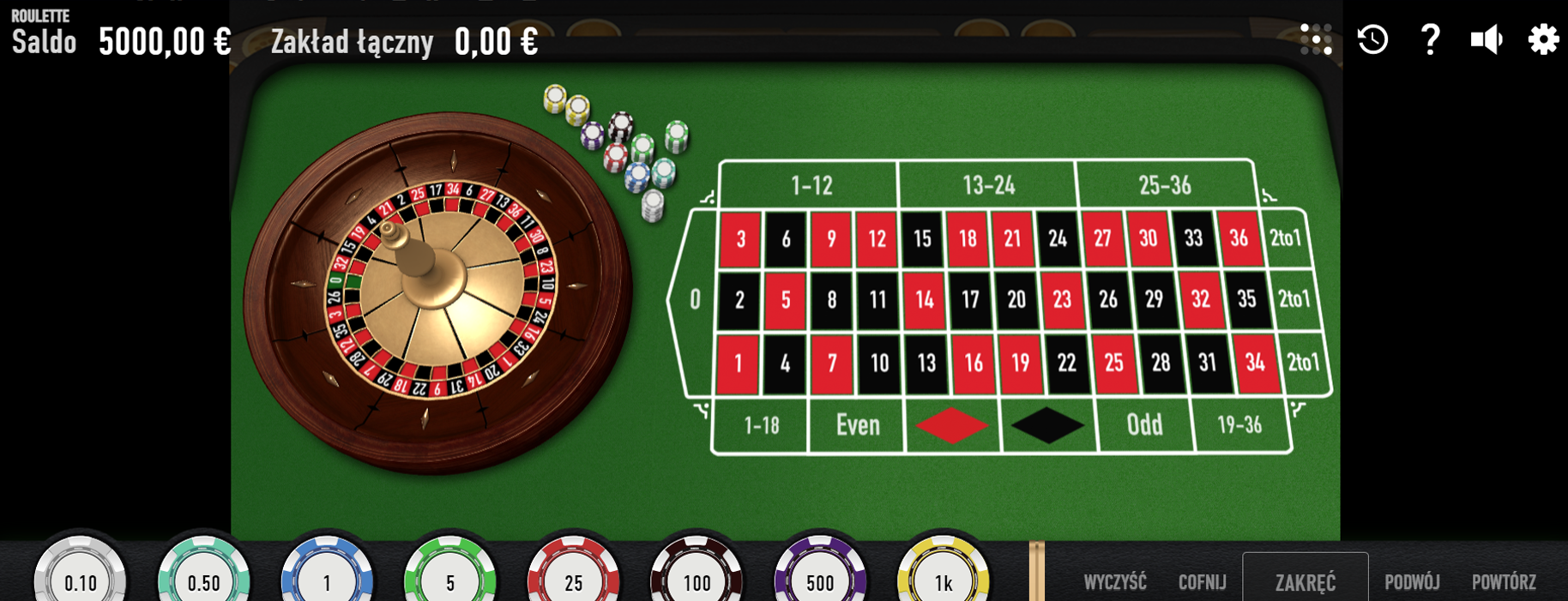Bet on the green 0 field
1568x601 pixels.
(695, 299)
